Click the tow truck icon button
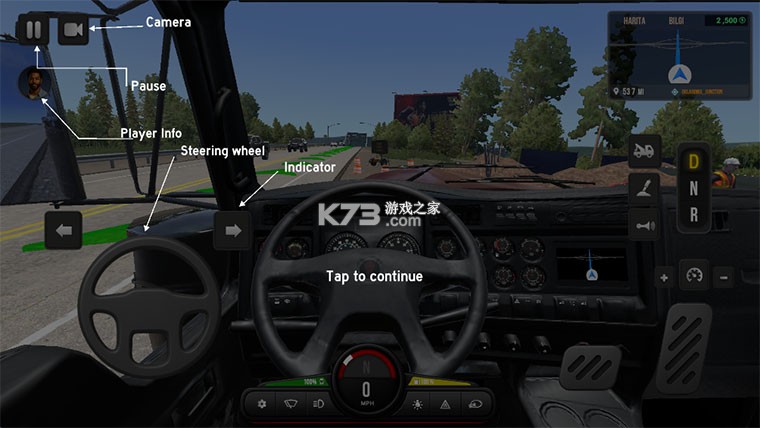 click(x=645, y=151)
